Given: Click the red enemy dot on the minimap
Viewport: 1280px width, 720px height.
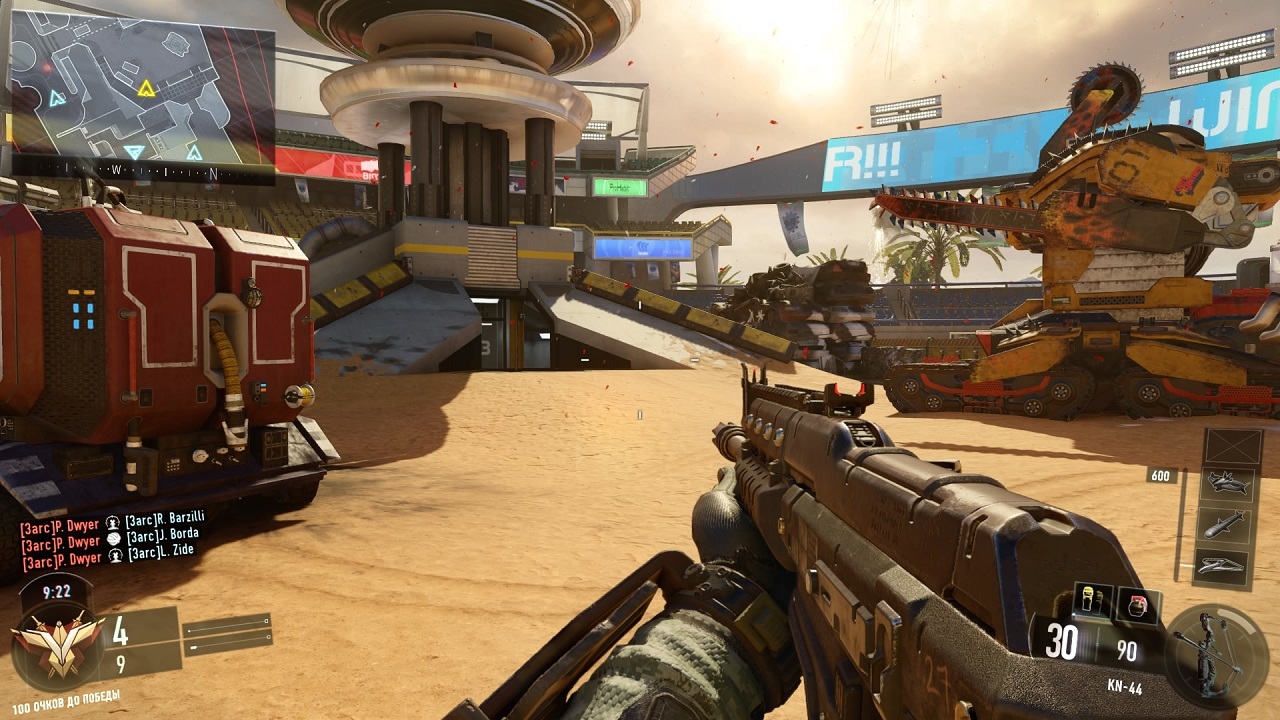Looking at the screenshot, I should coord(45,67).
